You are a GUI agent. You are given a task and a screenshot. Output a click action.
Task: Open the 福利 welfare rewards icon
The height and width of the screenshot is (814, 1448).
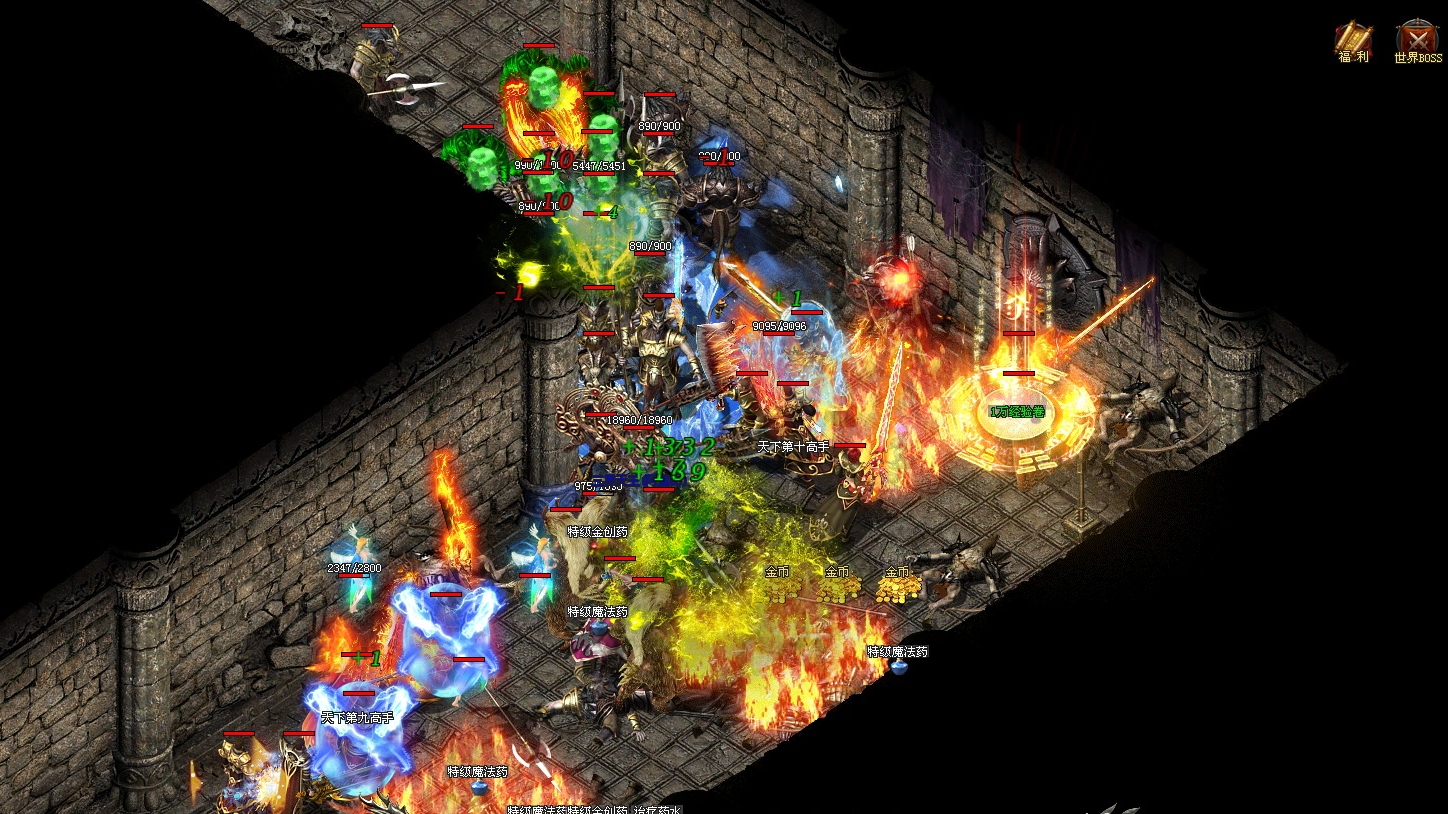point(1353,40)
